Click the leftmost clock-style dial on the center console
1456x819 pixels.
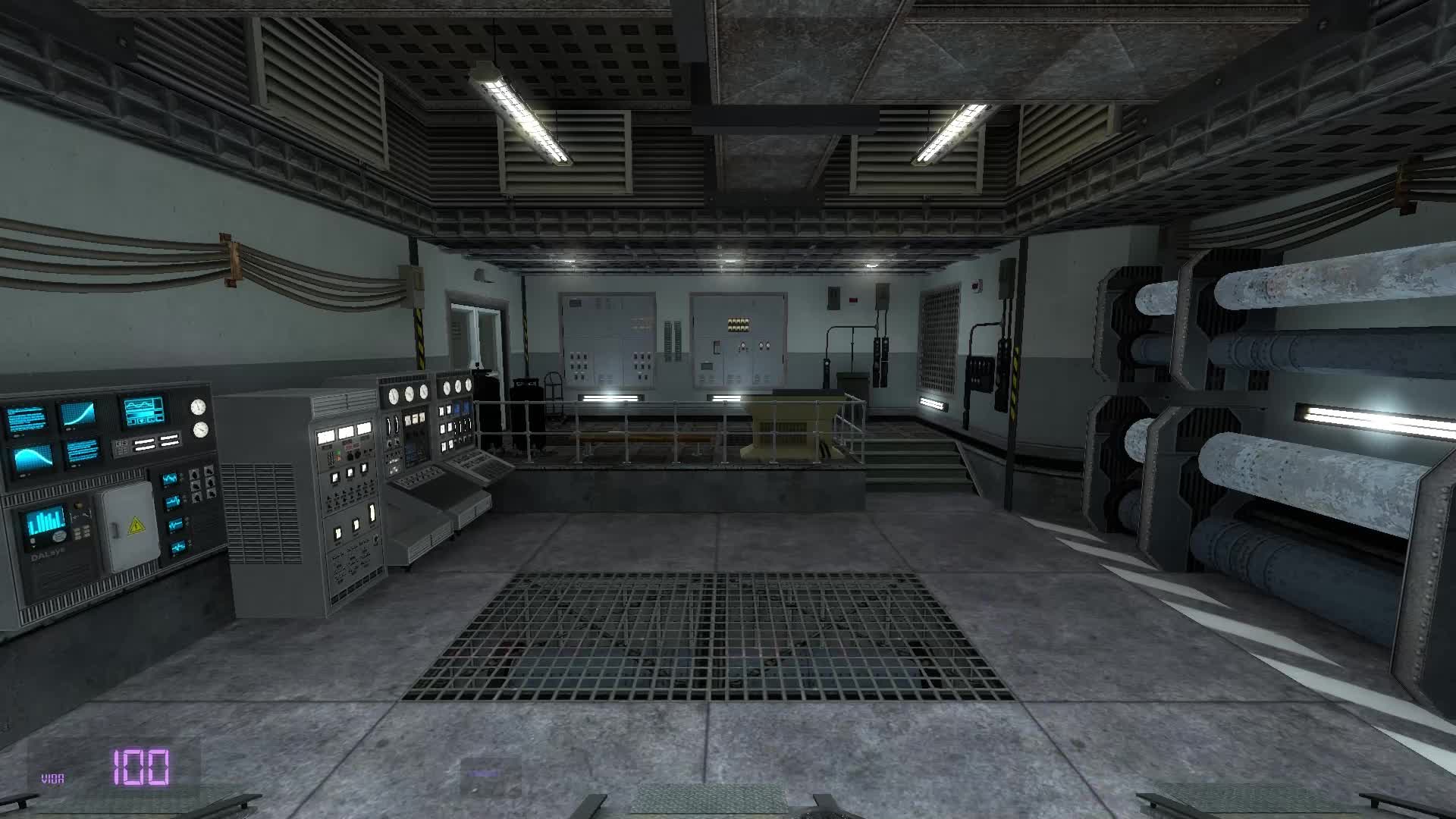point(393,397)
